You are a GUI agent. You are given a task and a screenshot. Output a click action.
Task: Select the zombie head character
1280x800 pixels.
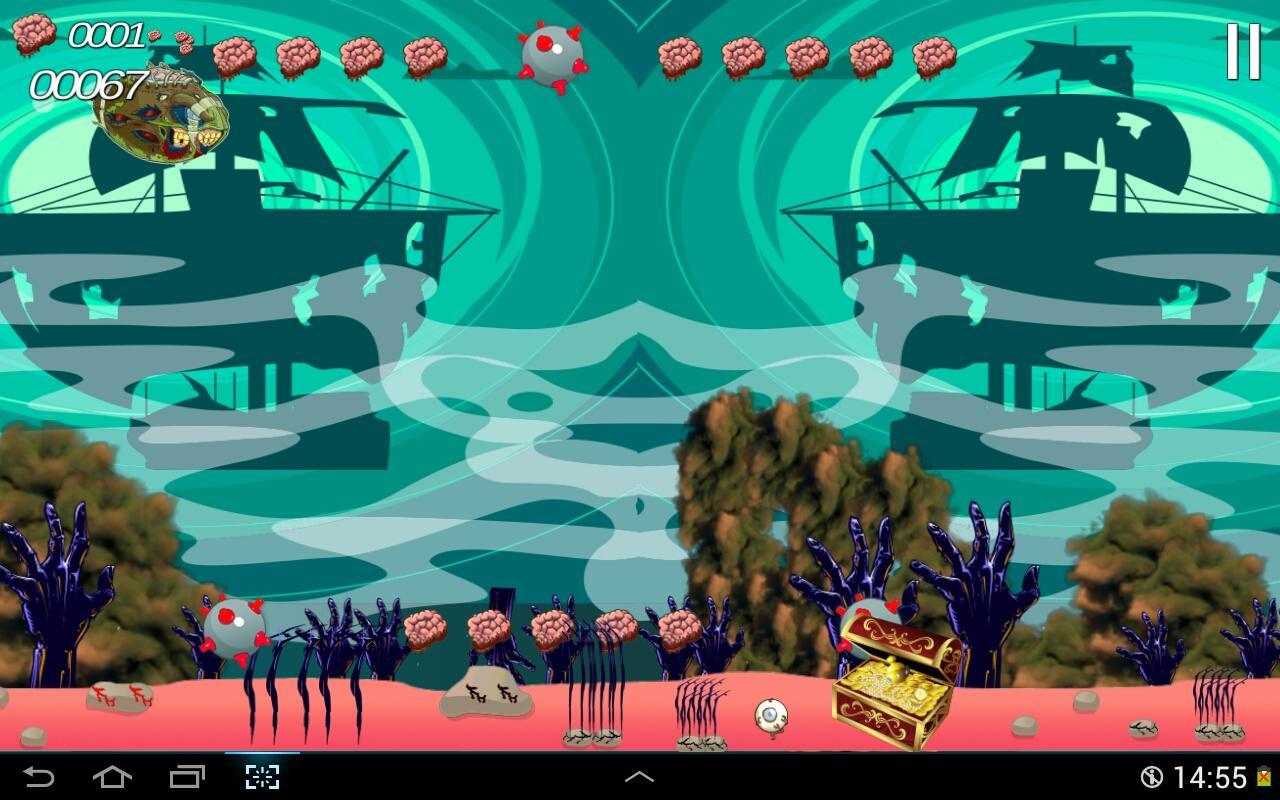[x=165, y=115]
